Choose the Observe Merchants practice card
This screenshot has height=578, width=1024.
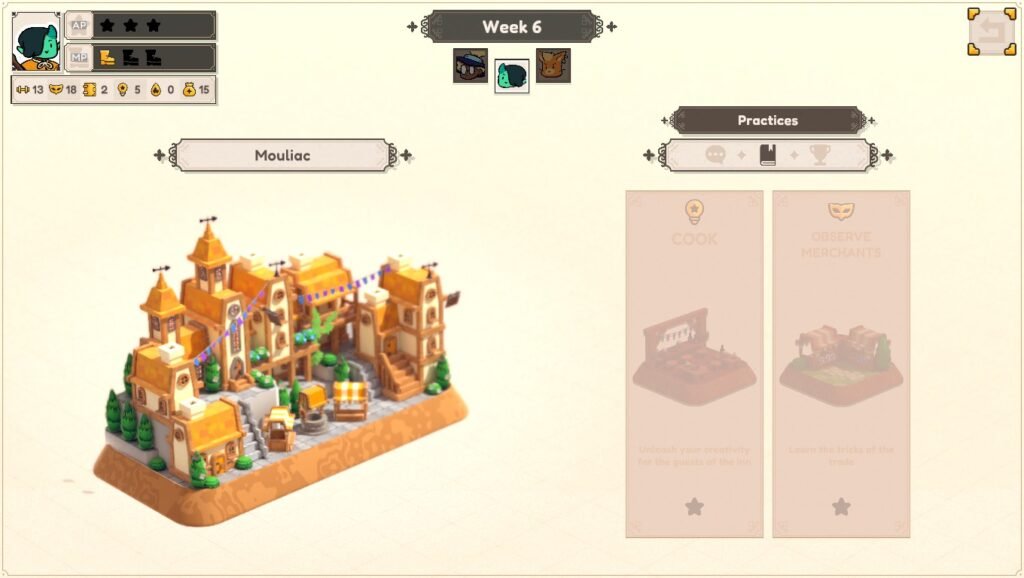pyautogui.click(x=841, y=364)
